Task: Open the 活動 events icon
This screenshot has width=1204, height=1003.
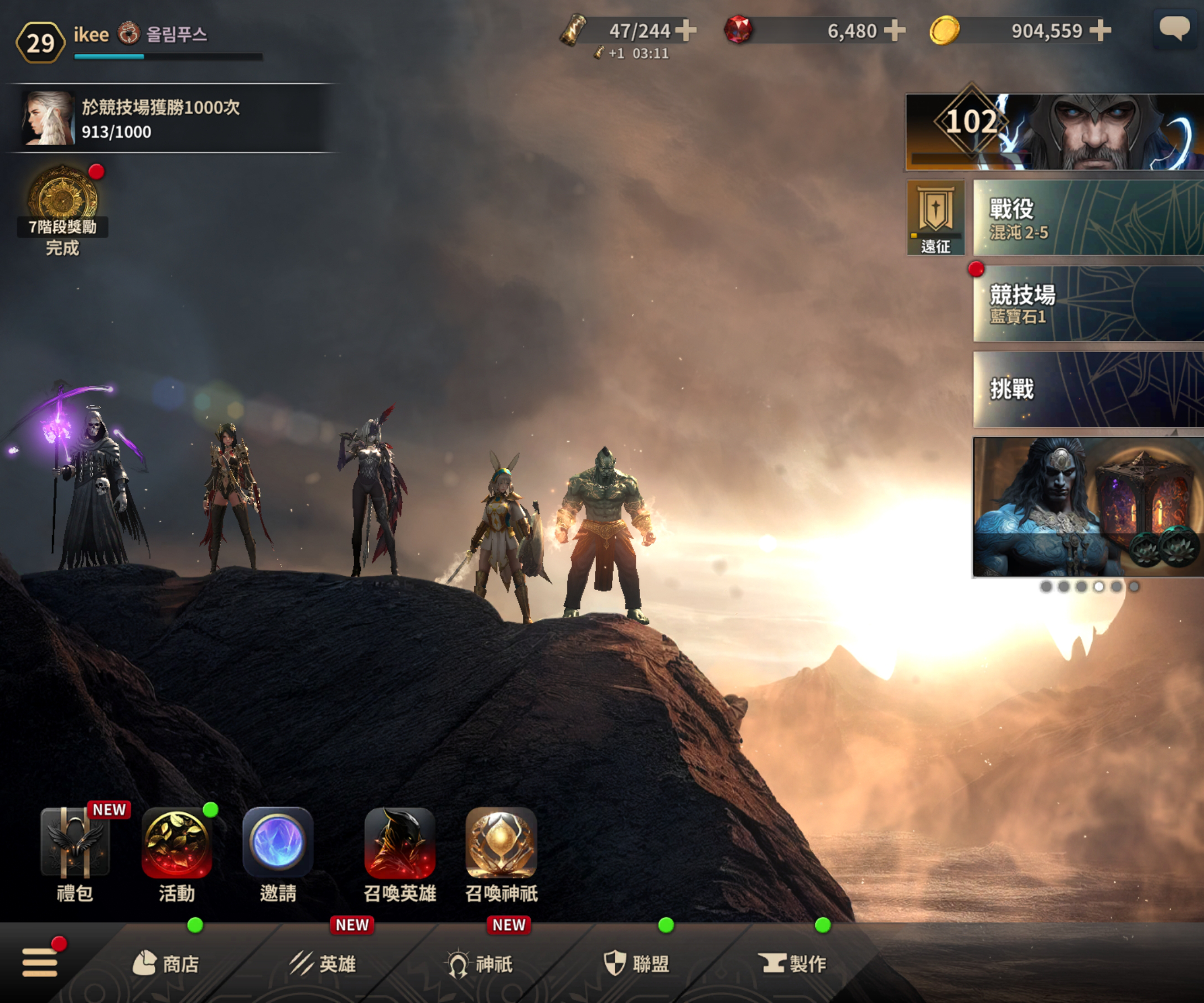Action: click(177, 844)
